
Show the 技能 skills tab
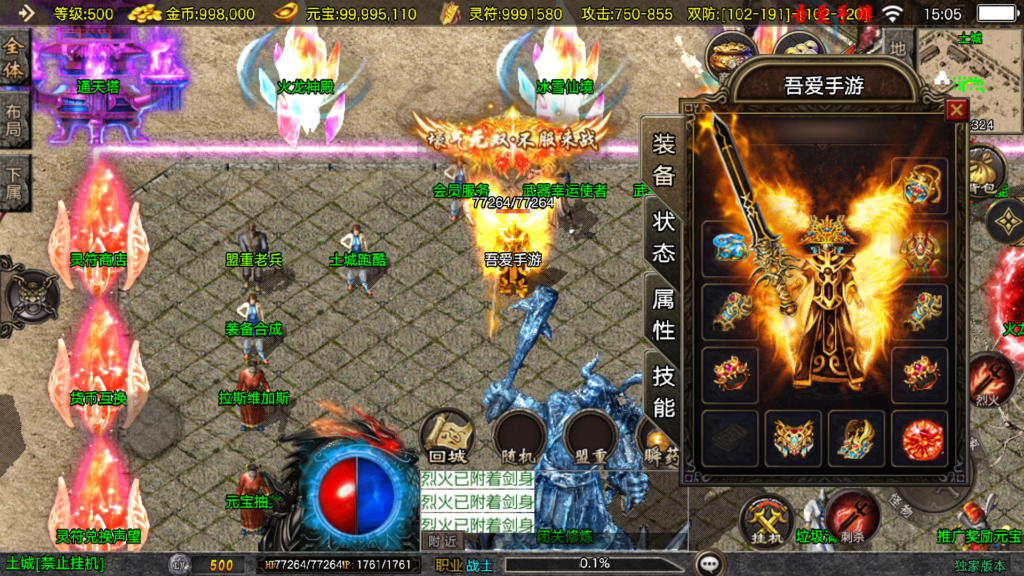click(664, 392)
